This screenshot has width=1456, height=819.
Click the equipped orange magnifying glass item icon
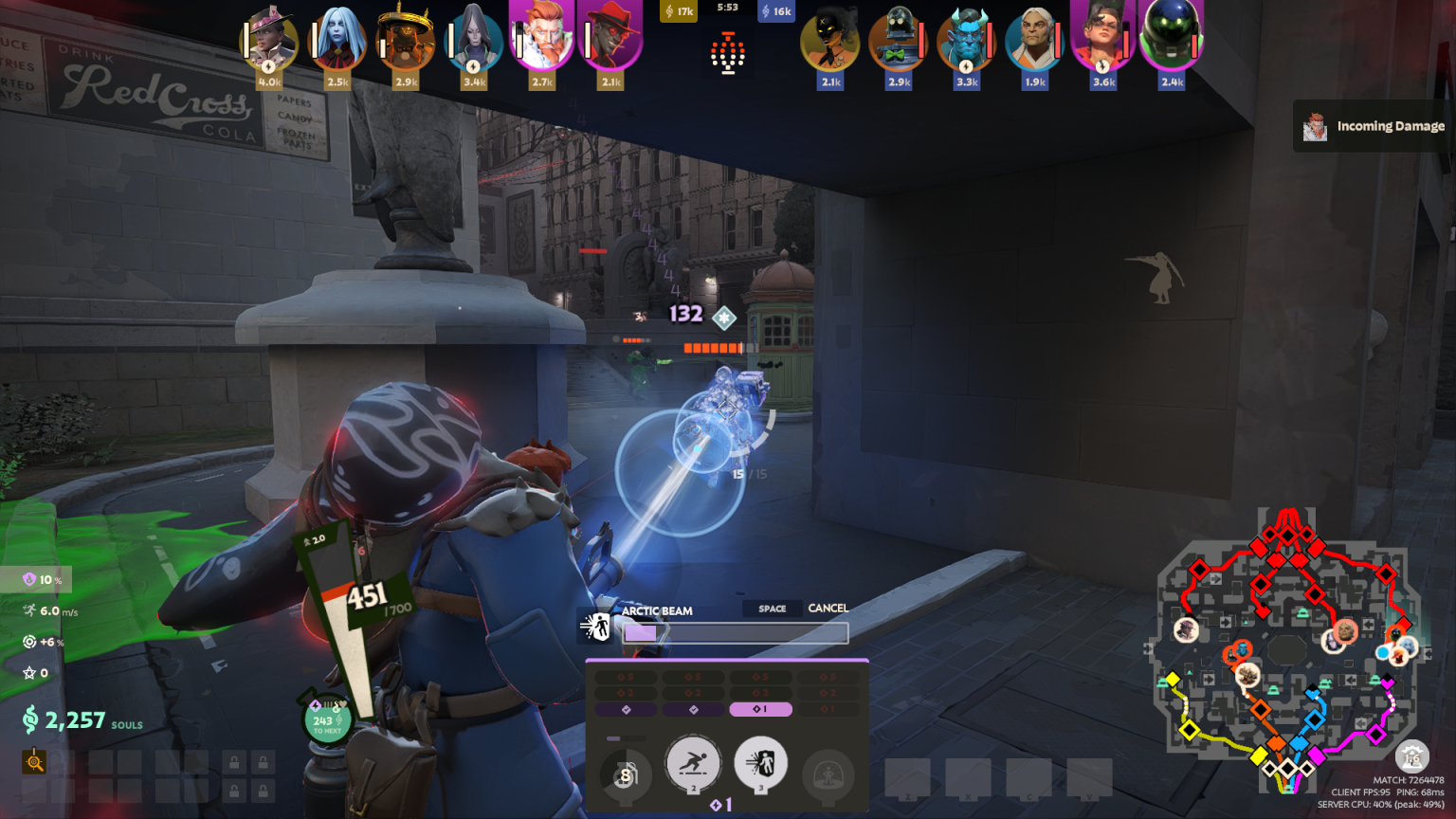[34, 762]
